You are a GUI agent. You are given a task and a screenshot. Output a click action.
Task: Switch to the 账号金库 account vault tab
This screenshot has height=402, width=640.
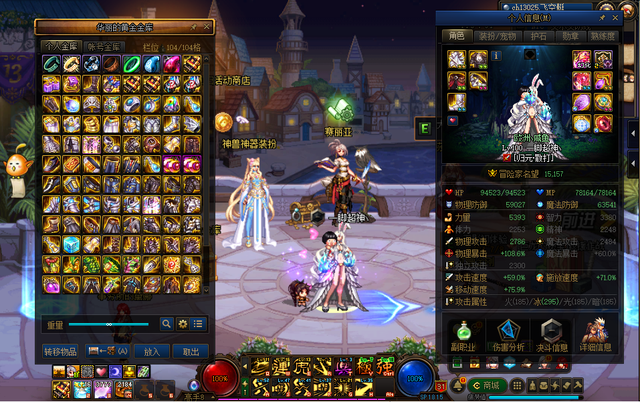pyautogui.click(x=104, y=46)
